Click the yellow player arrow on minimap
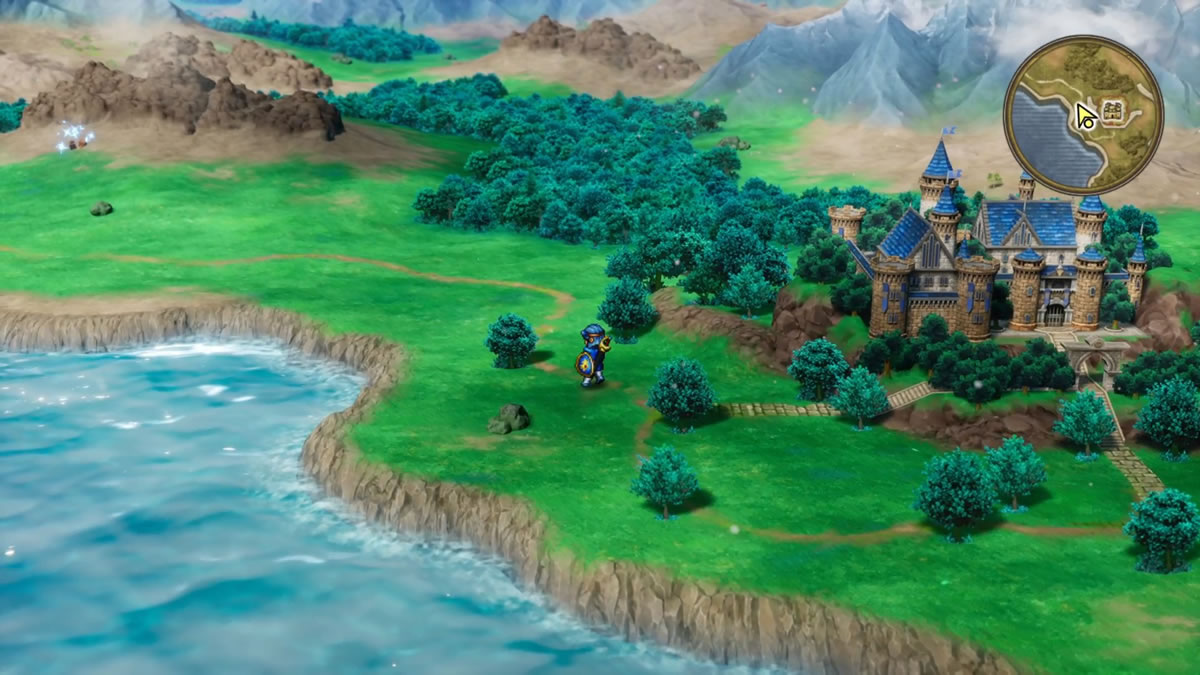The height and width of the screenshot is (675, 1200). (x=1086, y=117)
